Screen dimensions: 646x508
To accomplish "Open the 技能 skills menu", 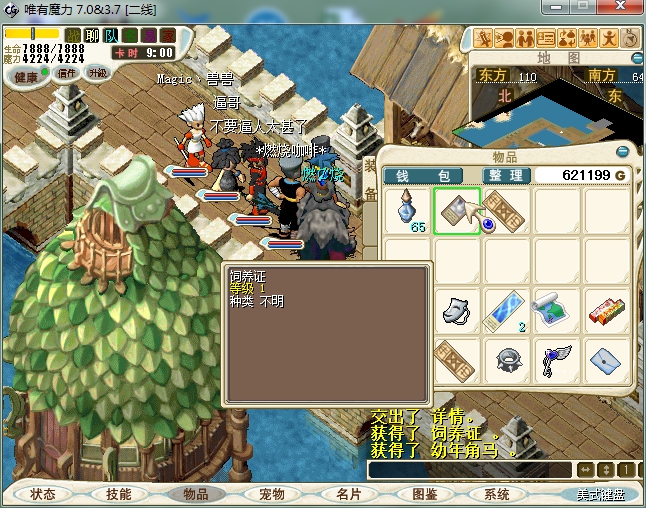I will pyautogui.click(x=118, y=494).
